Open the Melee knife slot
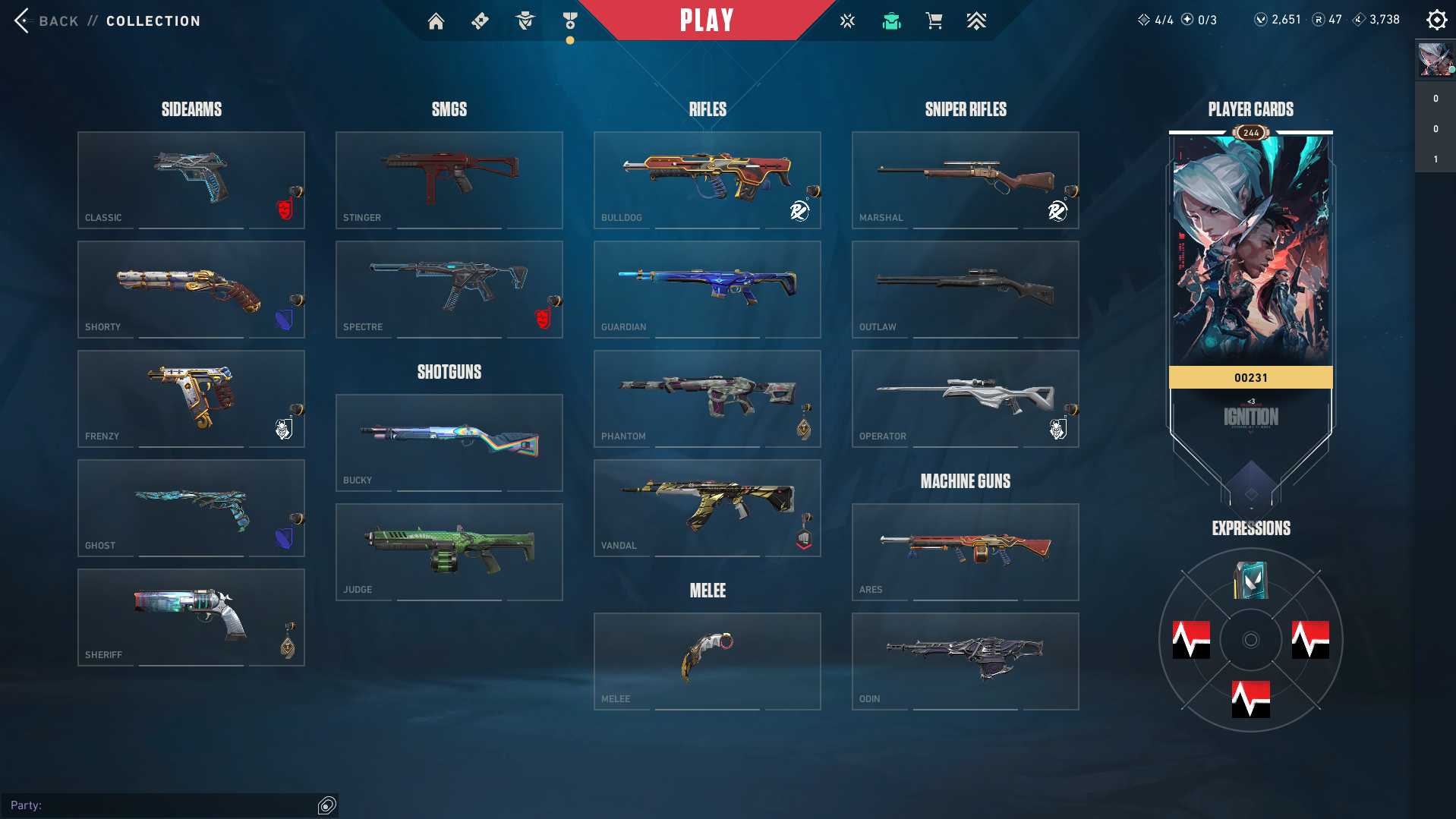This screenshot has width=1456, height=819. (708, 661)
